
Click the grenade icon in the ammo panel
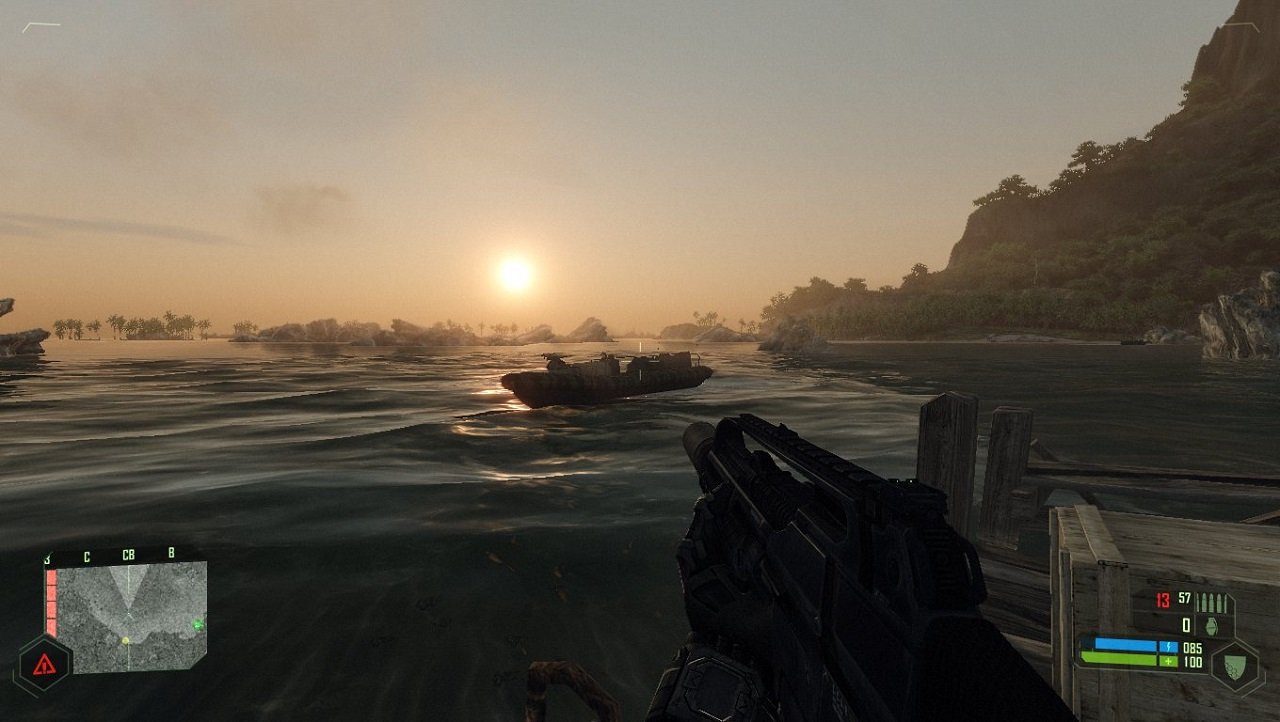1212,625
